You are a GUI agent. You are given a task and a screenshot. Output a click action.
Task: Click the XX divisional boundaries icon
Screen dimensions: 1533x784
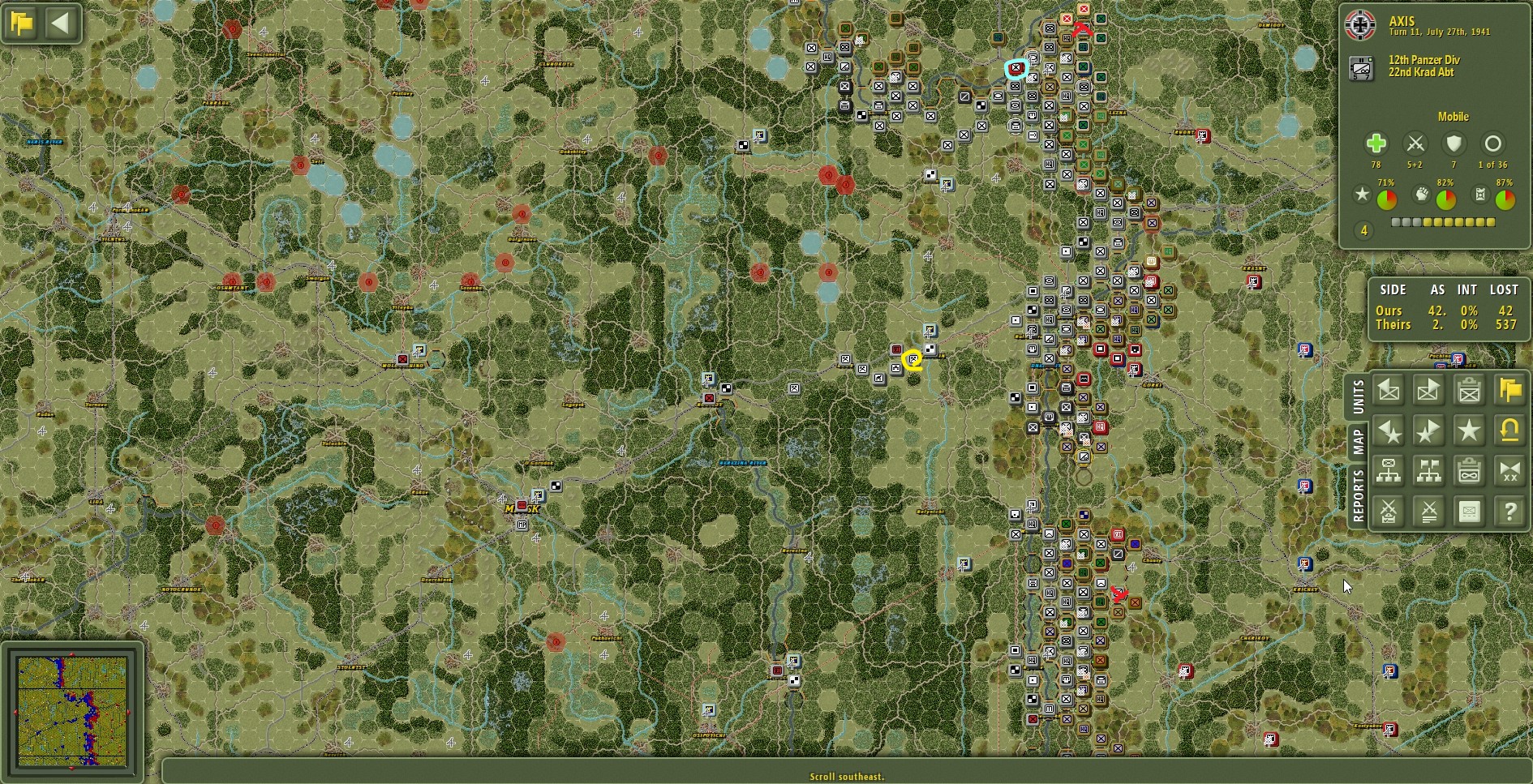[1509, 470]
